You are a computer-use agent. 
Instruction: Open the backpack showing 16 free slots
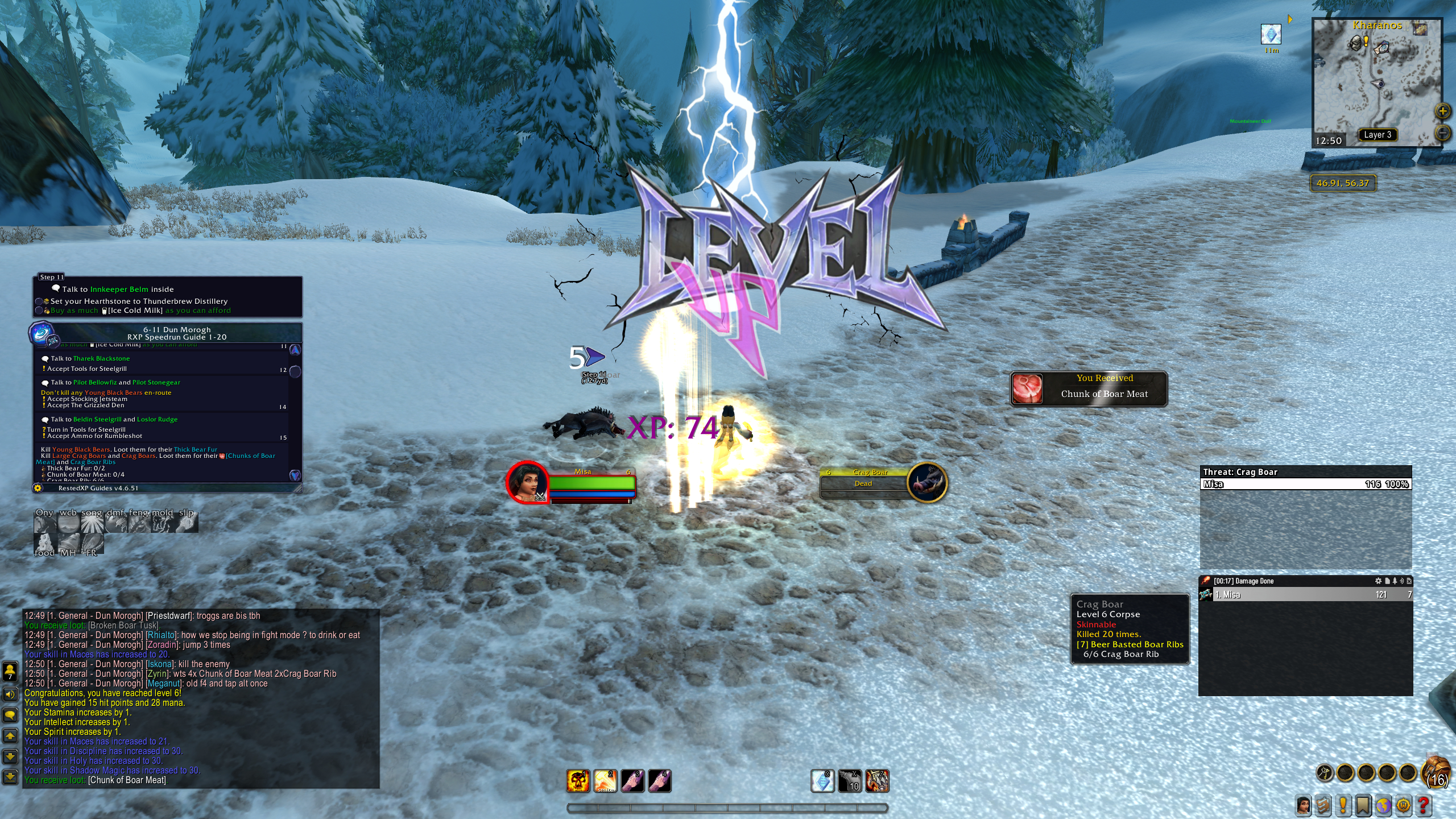pyautogui.click(x=1436, y=773)
